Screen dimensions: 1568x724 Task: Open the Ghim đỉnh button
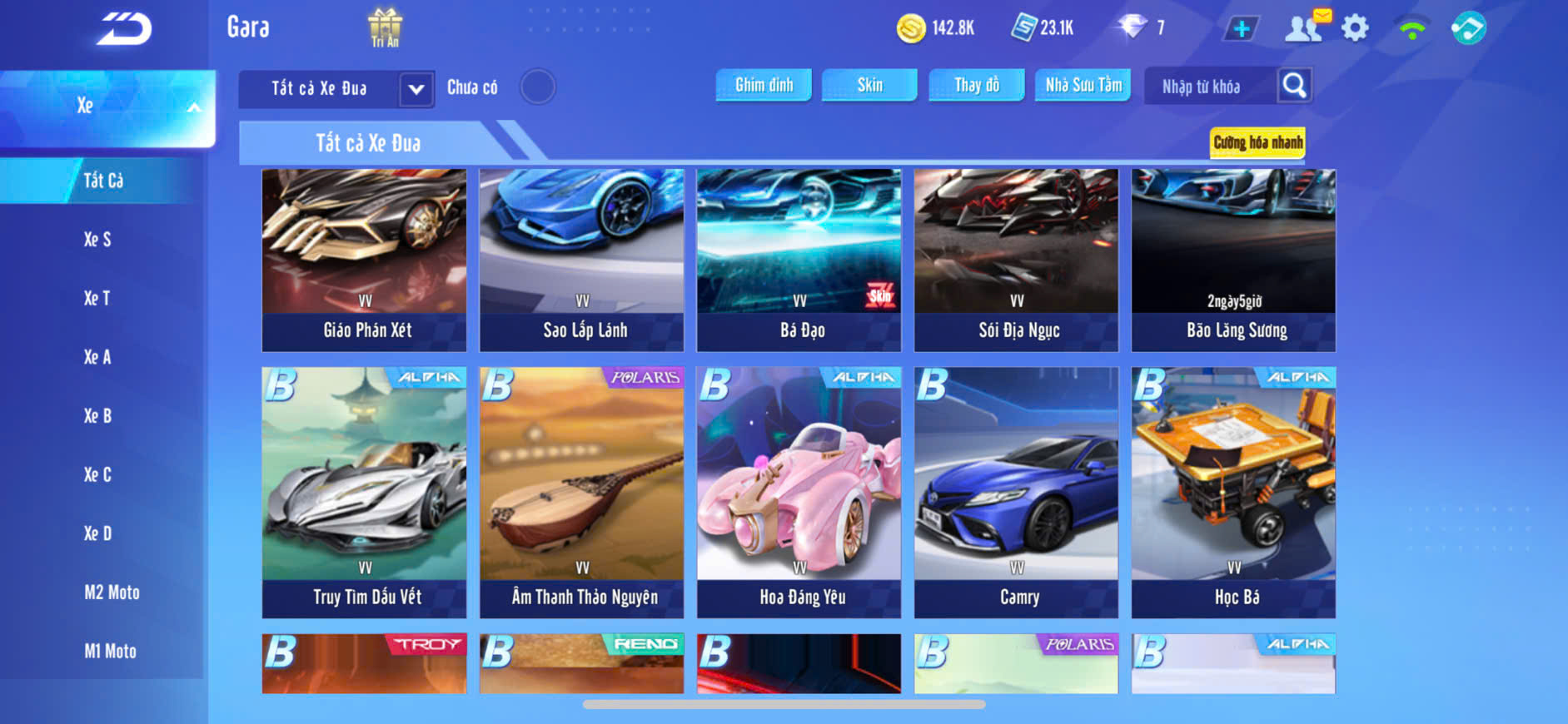(764, 85)
